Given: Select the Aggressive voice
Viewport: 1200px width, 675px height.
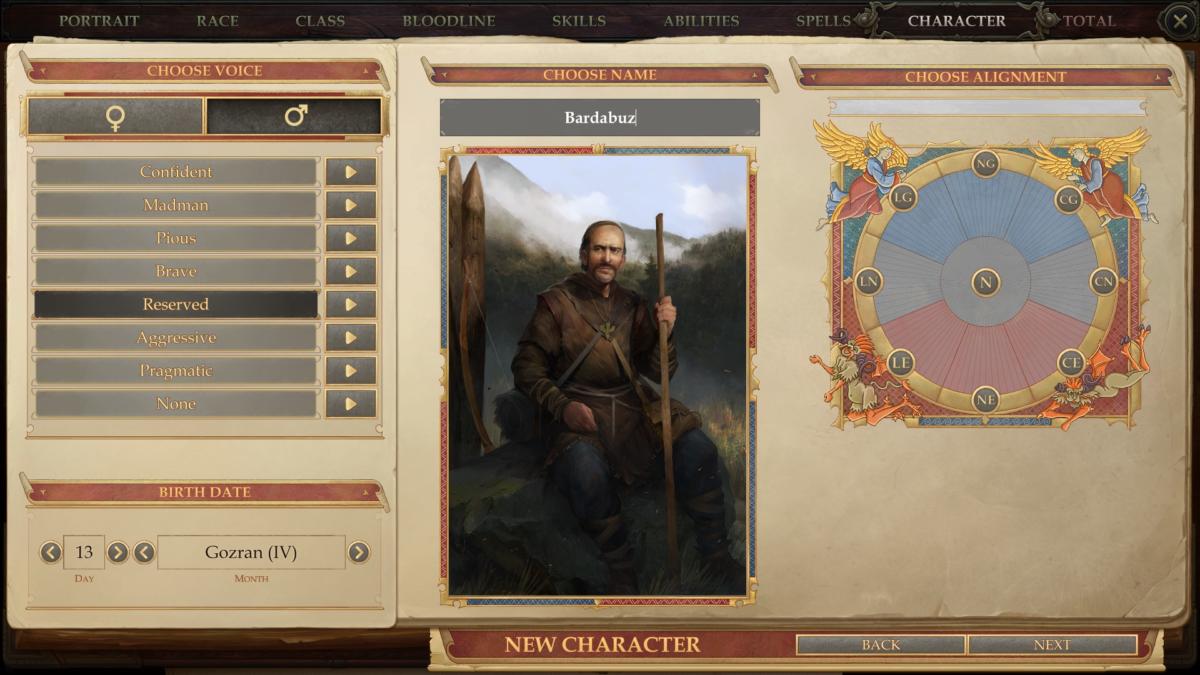Looking at the screenshot, I should pyautogui.click(x=176, y=338).
